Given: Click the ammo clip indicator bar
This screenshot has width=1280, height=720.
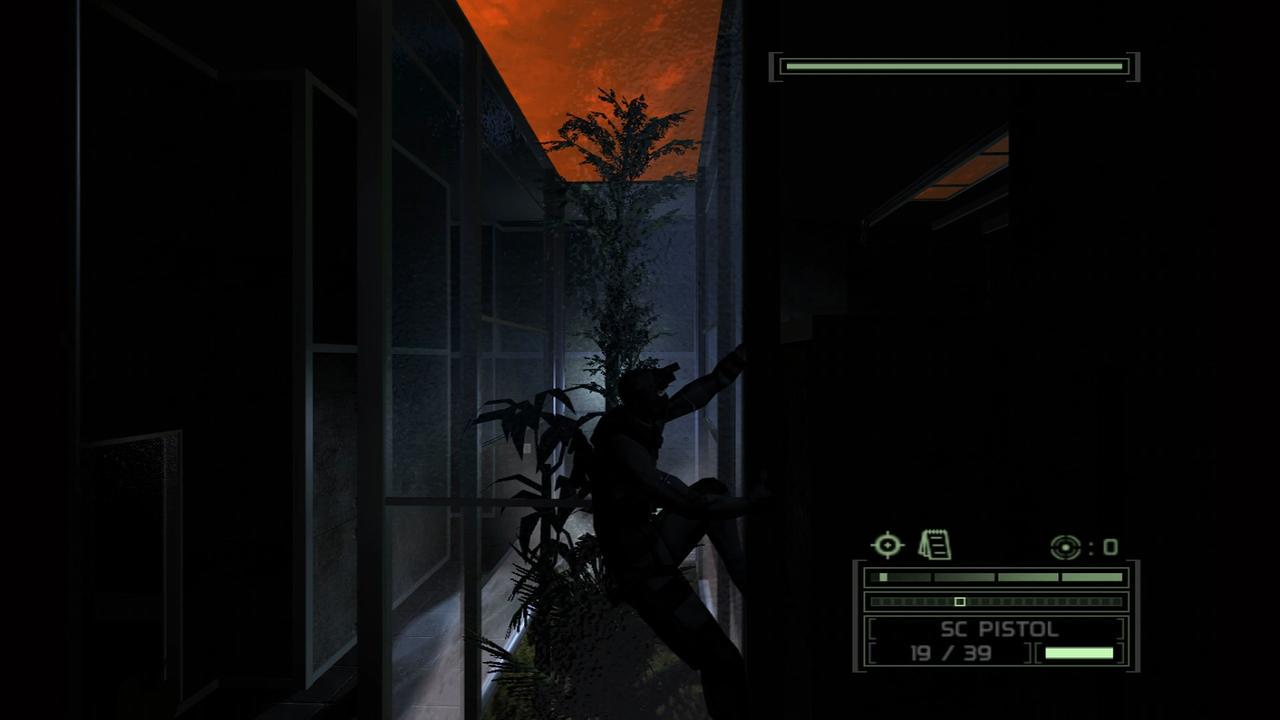Looking at the screenshot, I should pos(1080,654).
